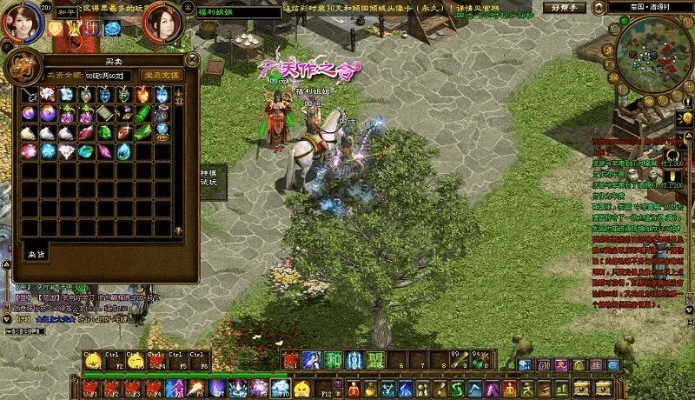Choose the white diamond item in shop
The height and width of the screenshot is (400, 695).
(x=67, y=151)
